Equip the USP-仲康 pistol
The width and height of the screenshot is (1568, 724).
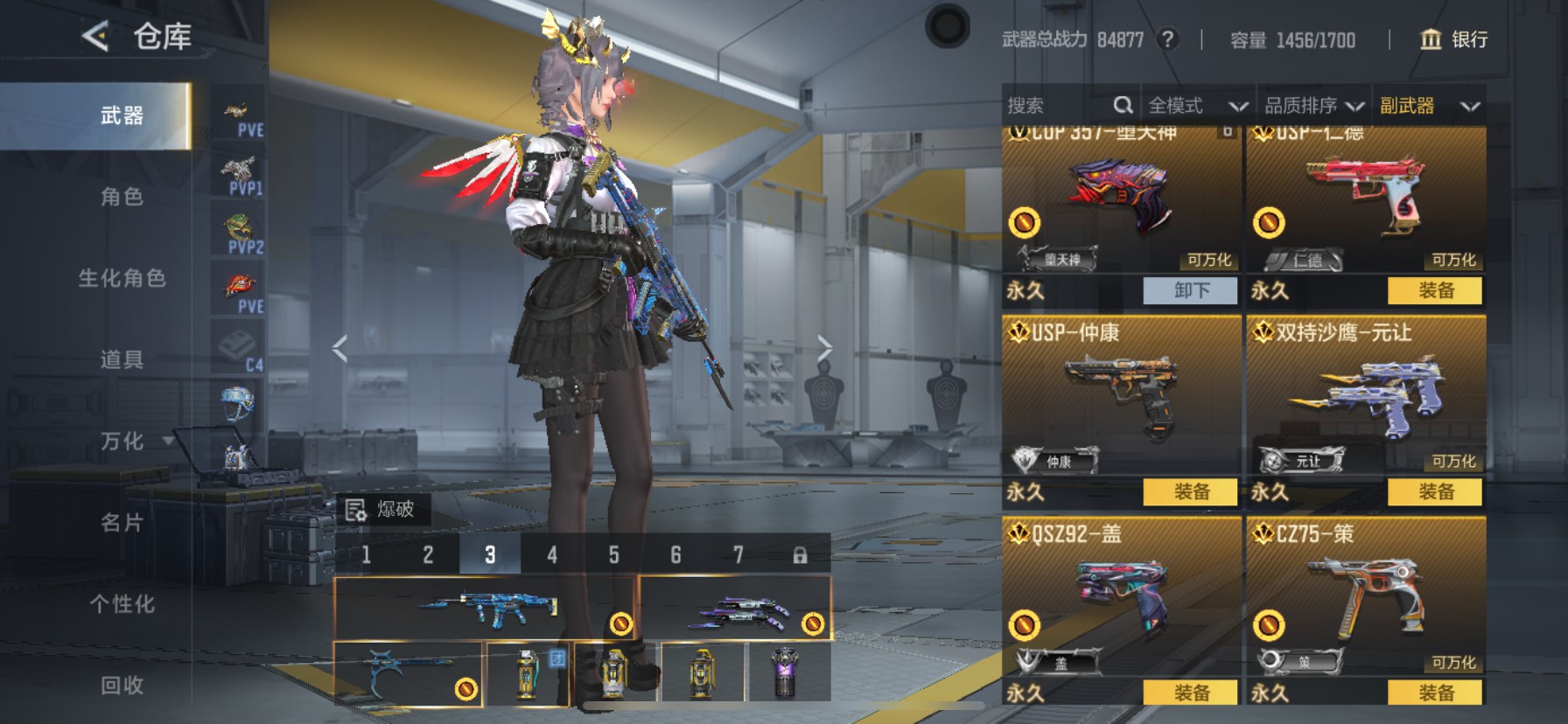1191,491
